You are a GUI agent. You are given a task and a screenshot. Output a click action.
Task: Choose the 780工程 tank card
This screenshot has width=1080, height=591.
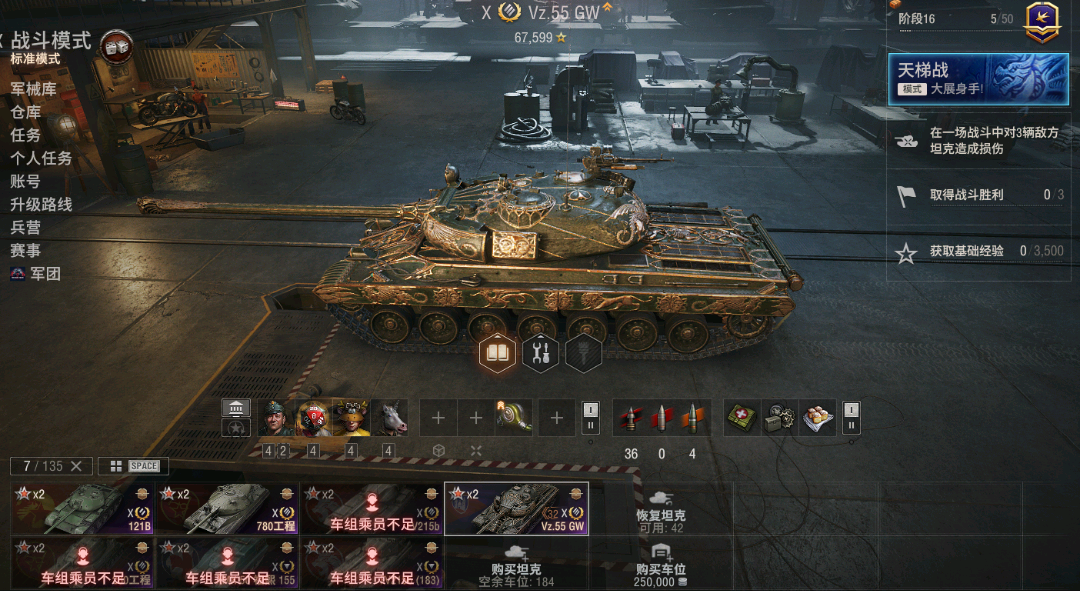(227, 509)
